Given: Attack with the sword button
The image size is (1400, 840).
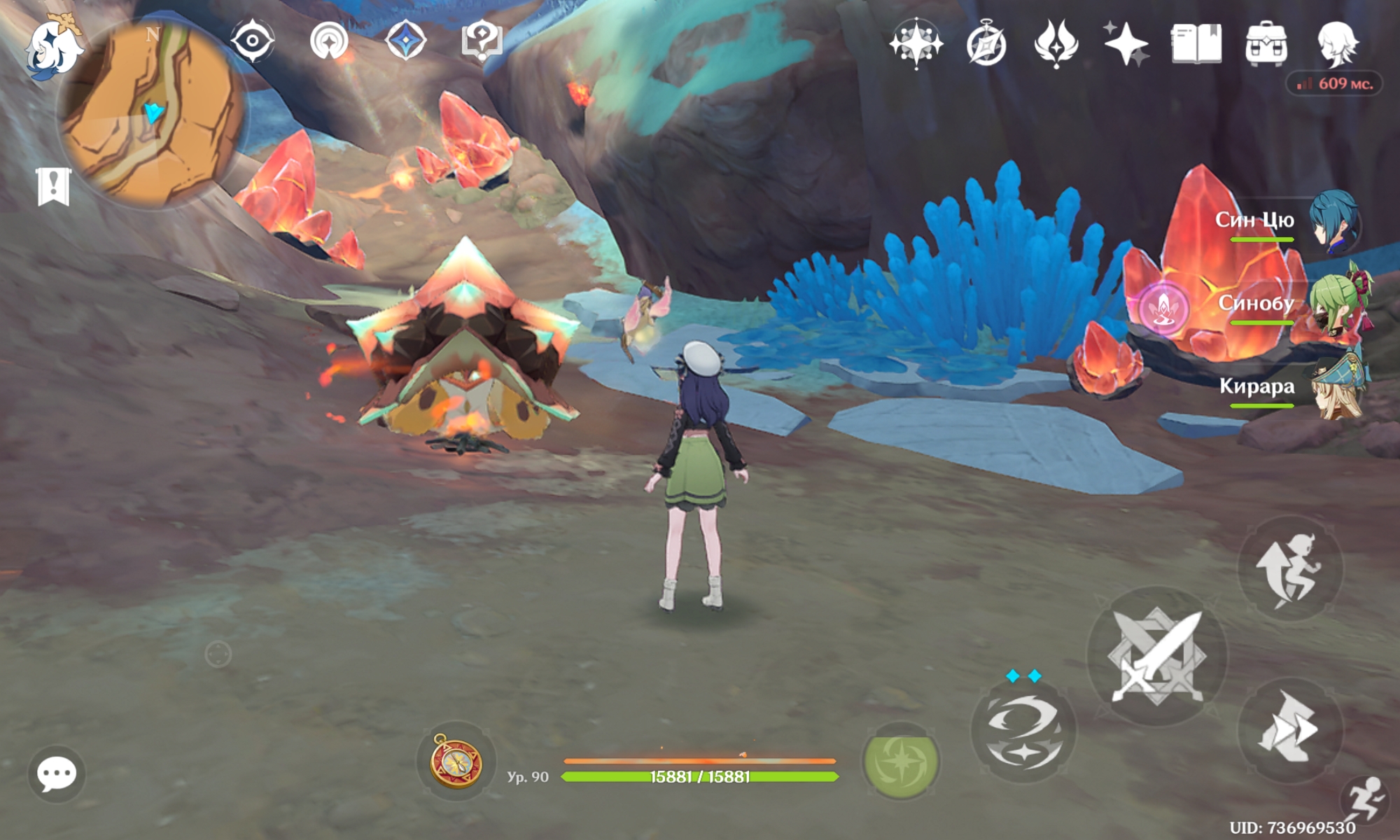Looking at the screenshot, I should tap(1156, 657).
